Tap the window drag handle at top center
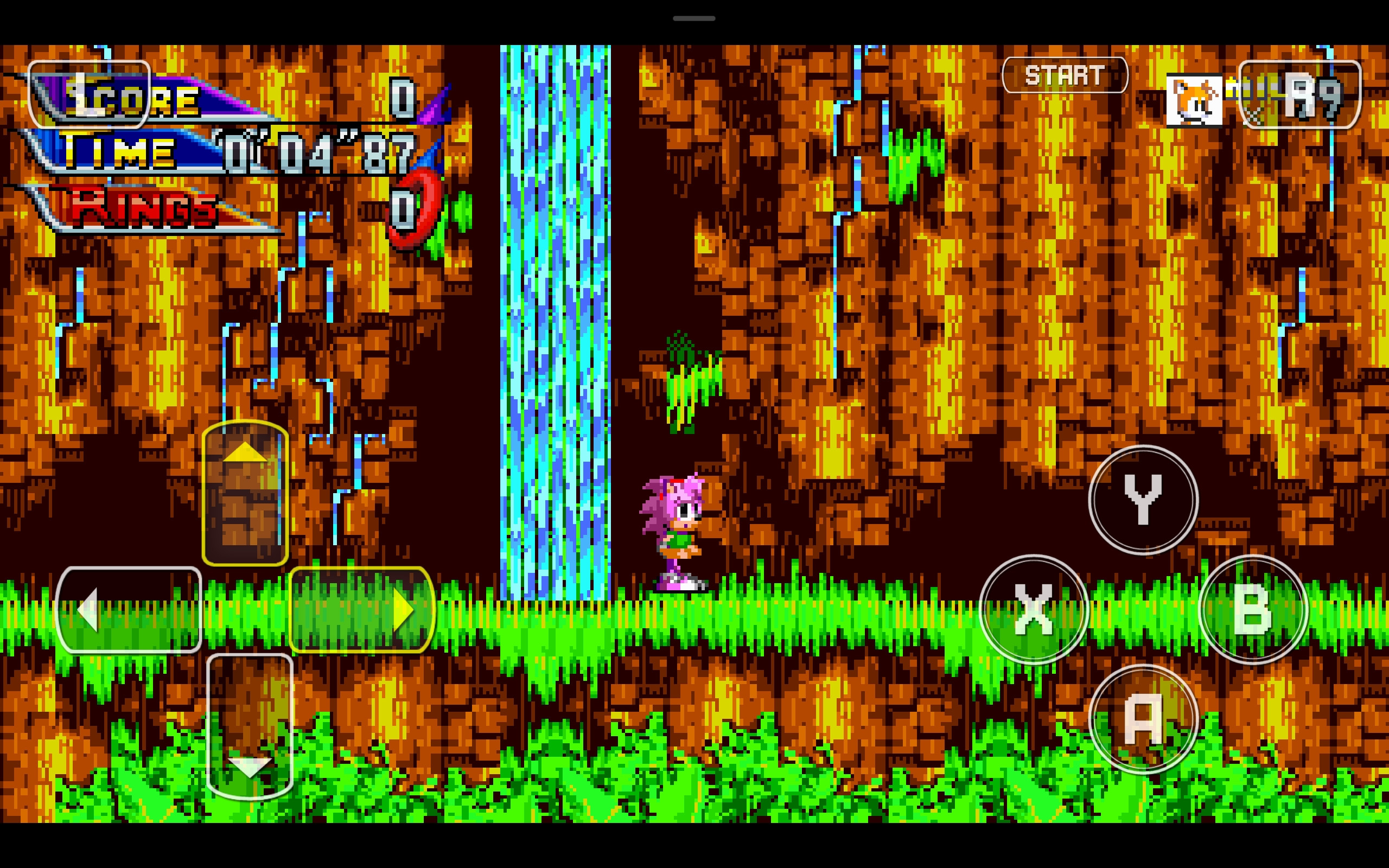Image resolution: width=1389 pixels, height=868 pixels. pyautogui.click(x=694, y=17)
